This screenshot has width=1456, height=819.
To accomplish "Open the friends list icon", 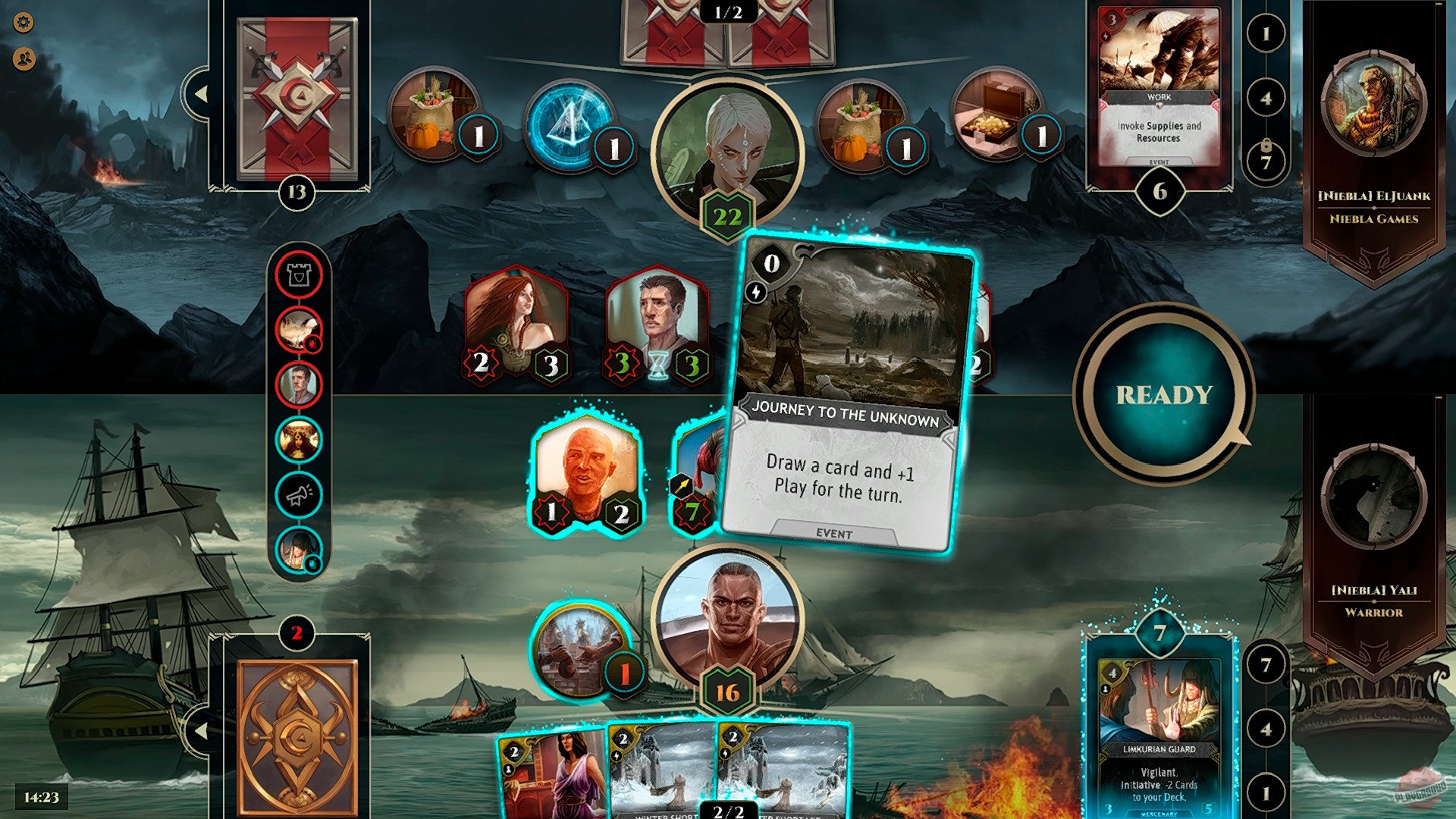I will pyautogui.click(x=24, y=57).
